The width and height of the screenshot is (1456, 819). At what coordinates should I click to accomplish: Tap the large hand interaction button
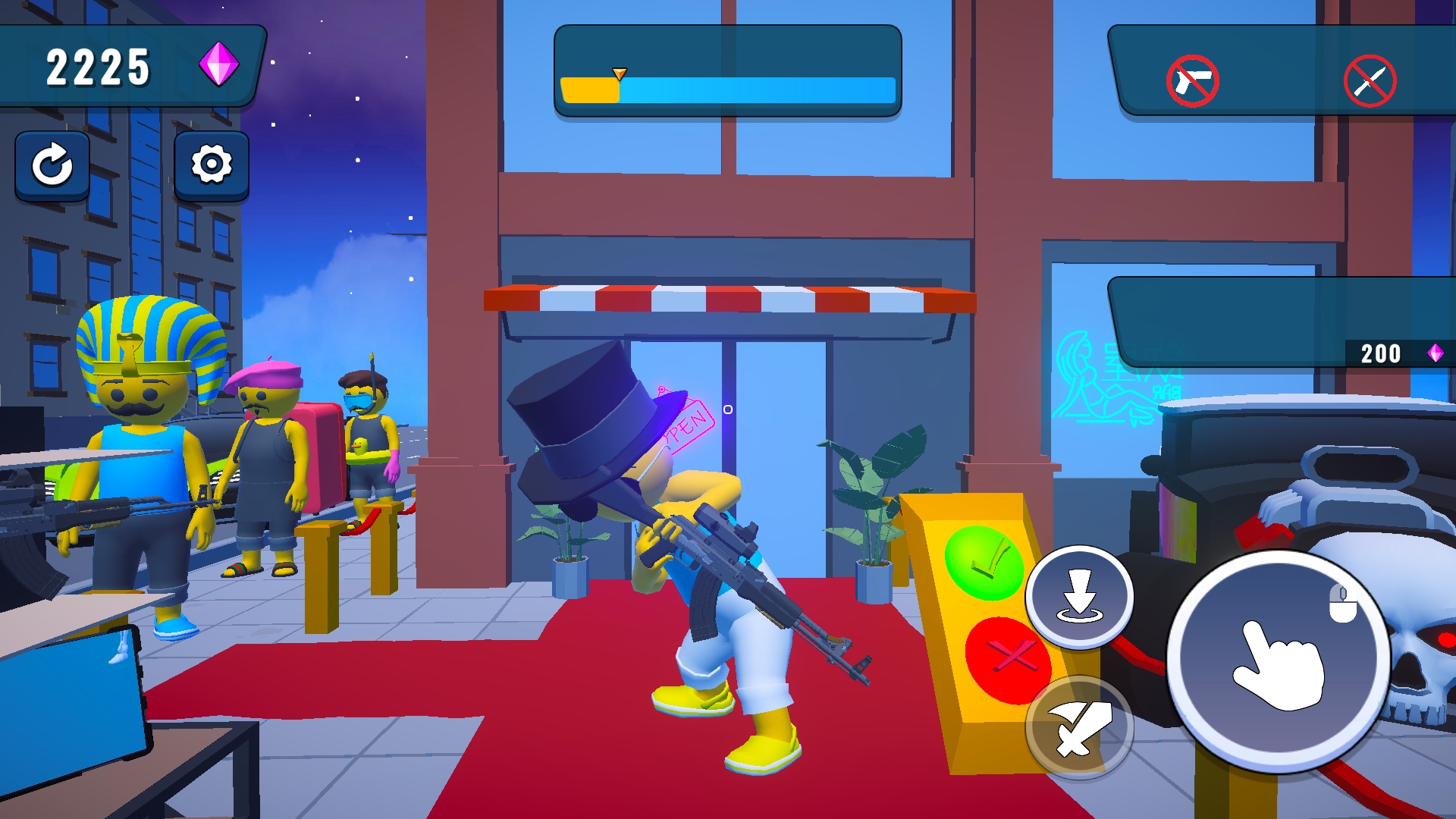(x=1280, y=661)
